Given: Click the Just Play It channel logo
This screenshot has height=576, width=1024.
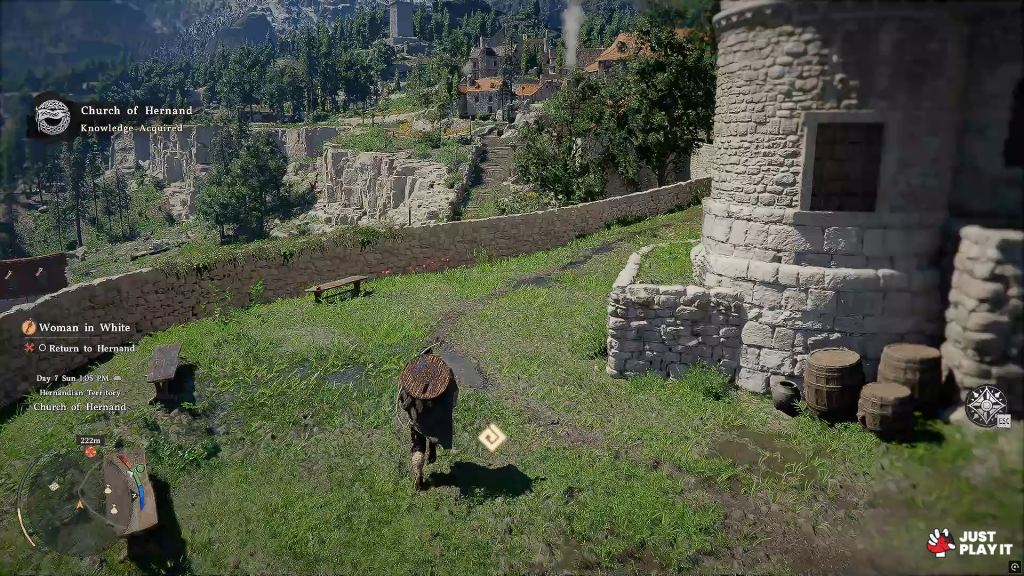Looking at the screenshot, I should tap(969, 542).
